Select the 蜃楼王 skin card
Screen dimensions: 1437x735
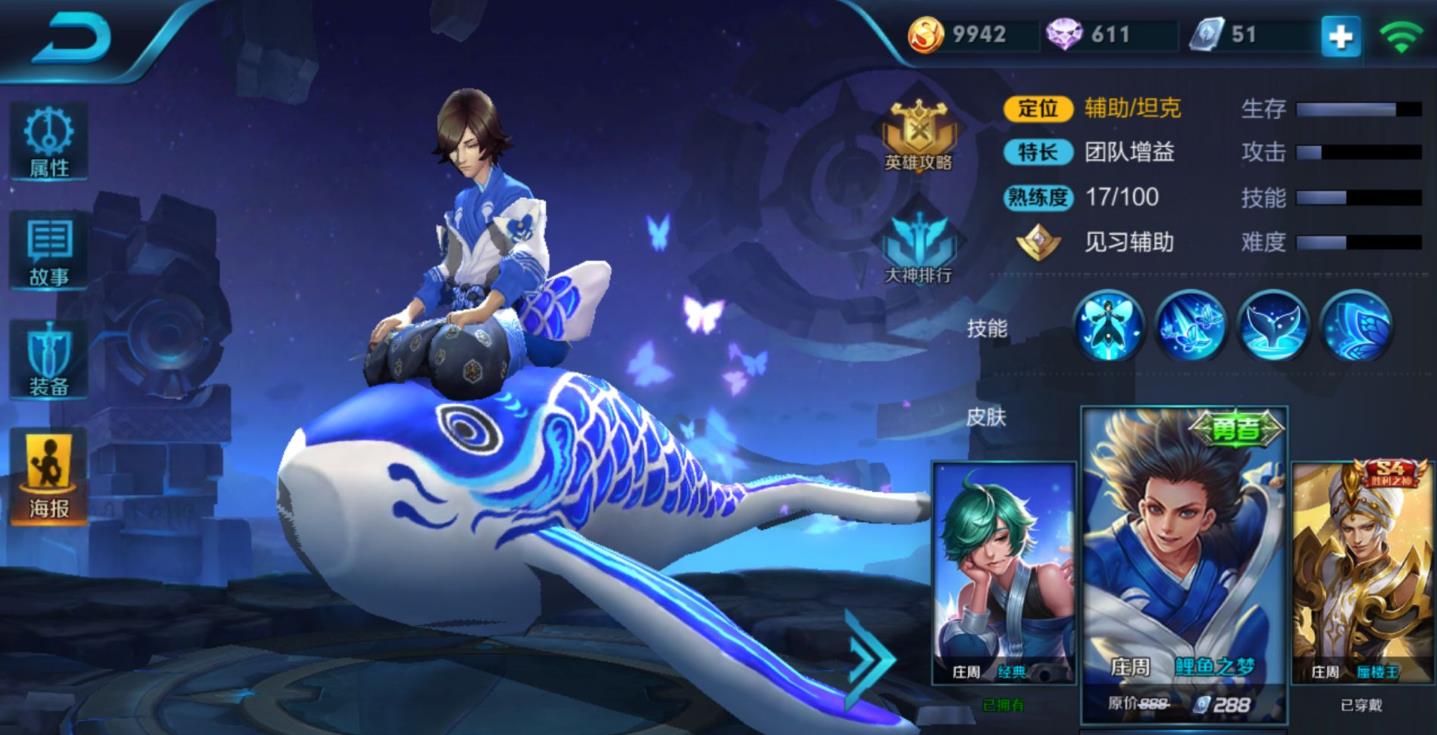click(x=1363, y=572)
